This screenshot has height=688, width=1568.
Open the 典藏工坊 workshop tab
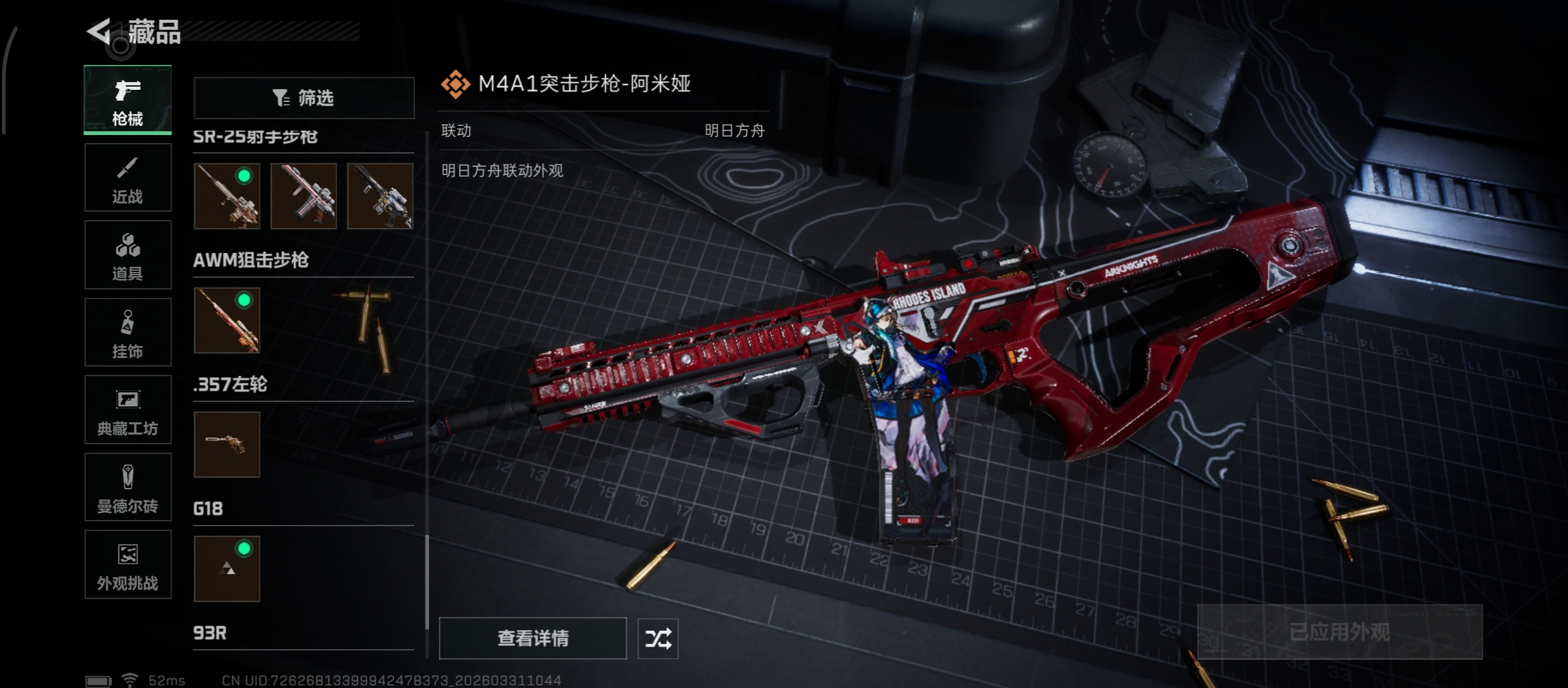pyautogui.click(x=127, y=410)
